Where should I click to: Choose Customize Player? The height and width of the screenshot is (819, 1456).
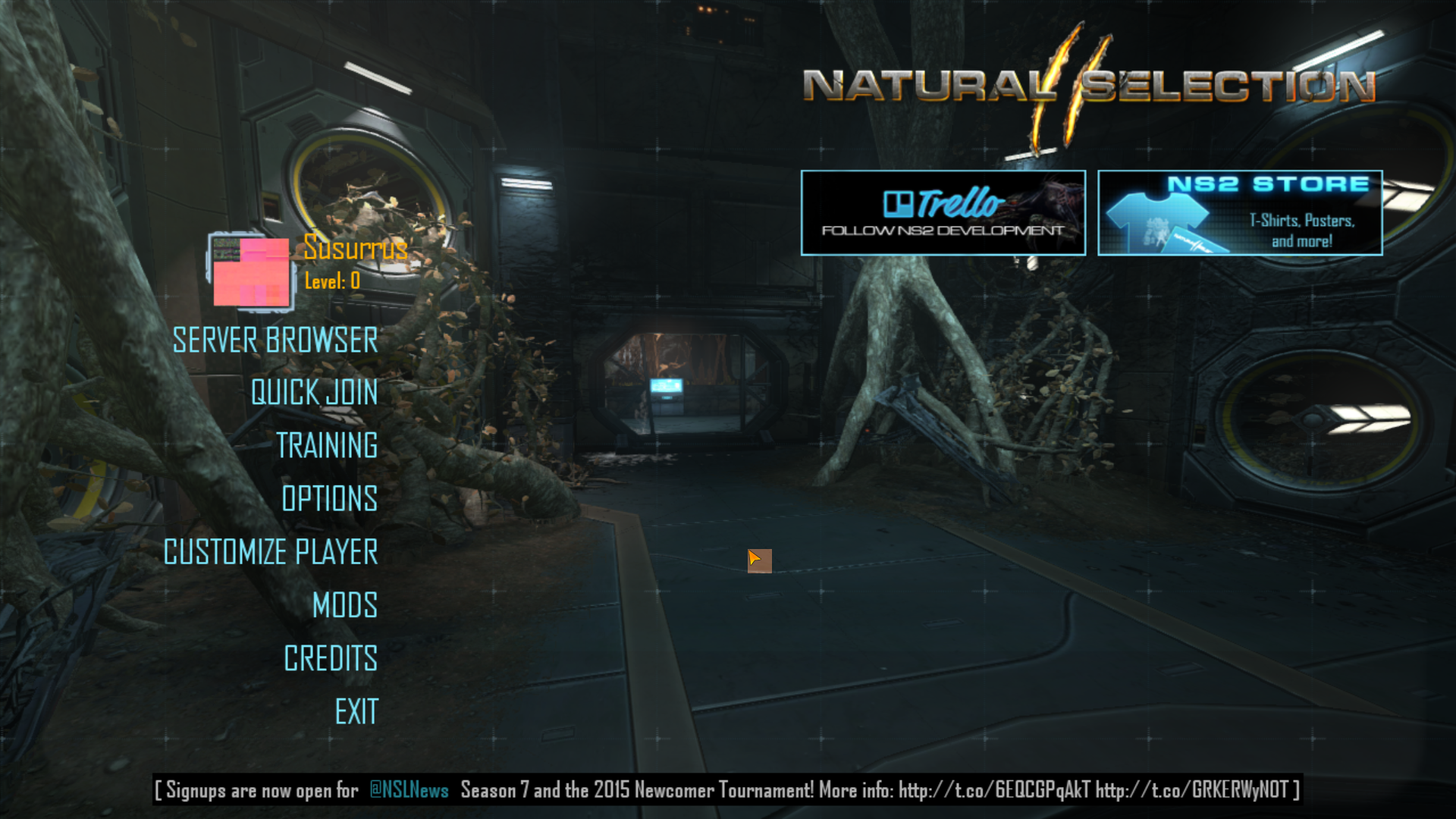(x=271, y=552)
